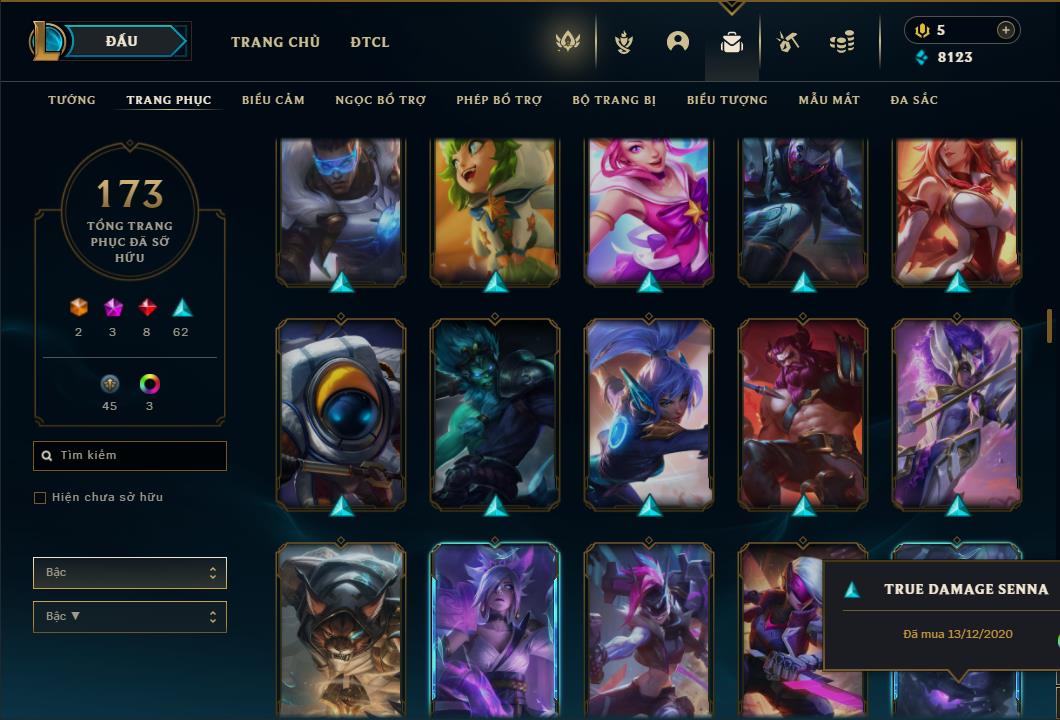Switch to the TƯỚNG tab
Image resolution: width=1060 pixels, height=720 pixels.
pos(72,100)
